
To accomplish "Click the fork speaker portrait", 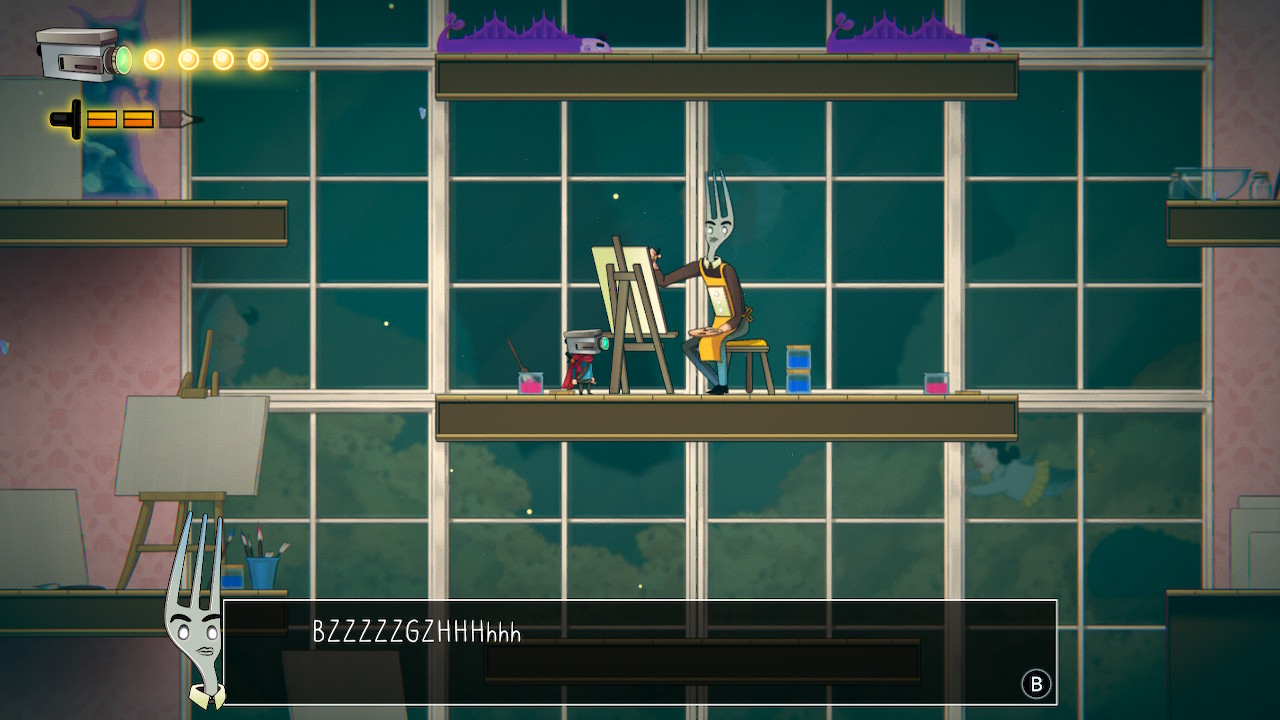I will click(195, 612).
